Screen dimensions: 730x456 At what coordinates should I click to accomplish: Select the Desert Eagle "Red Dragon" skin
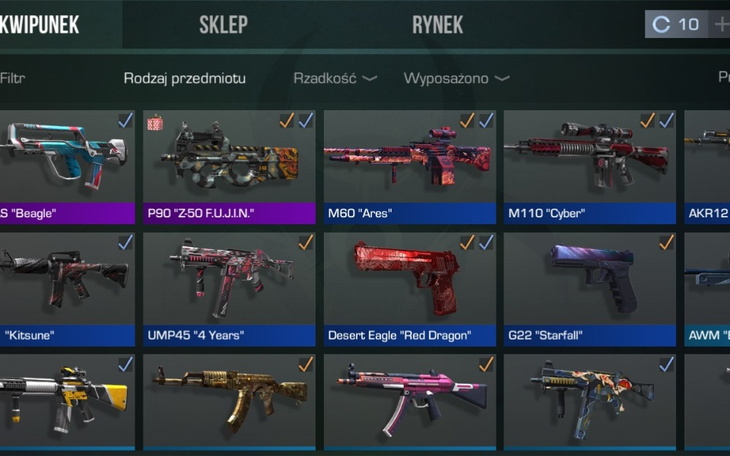(409, 287)
